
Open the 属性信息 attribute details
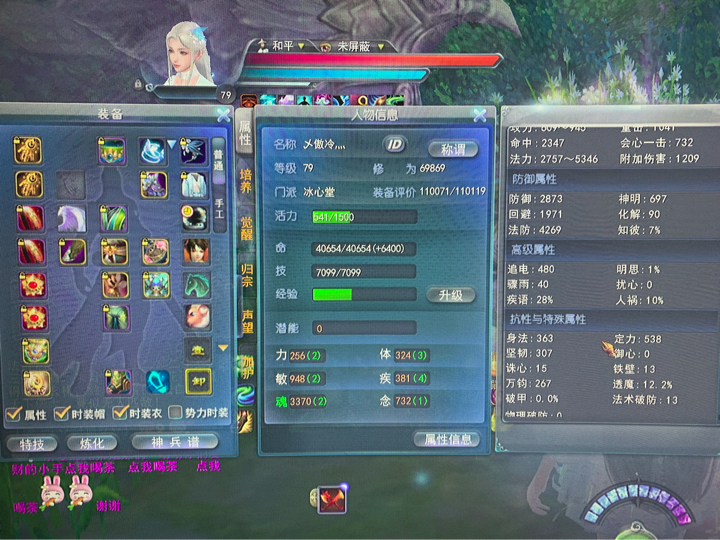coord(446,439)
